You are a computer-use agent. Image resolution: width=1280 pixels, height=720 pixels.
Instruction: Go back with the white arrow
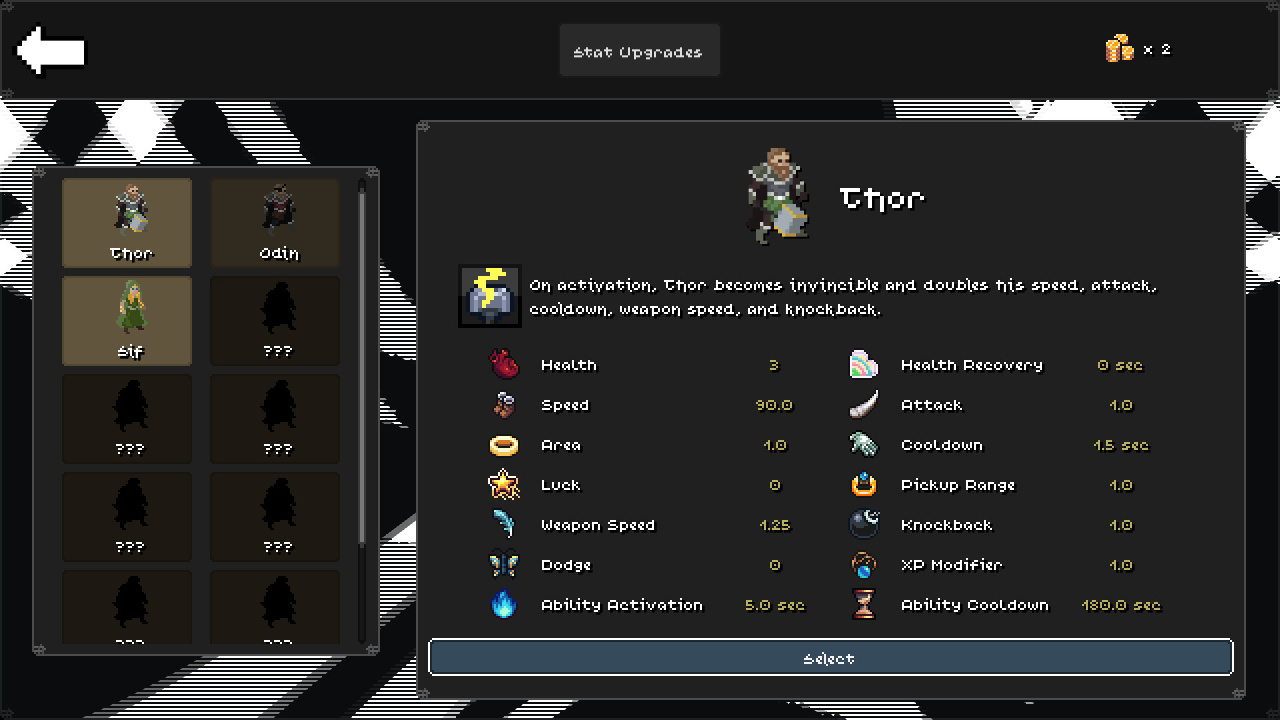(51, 50)
